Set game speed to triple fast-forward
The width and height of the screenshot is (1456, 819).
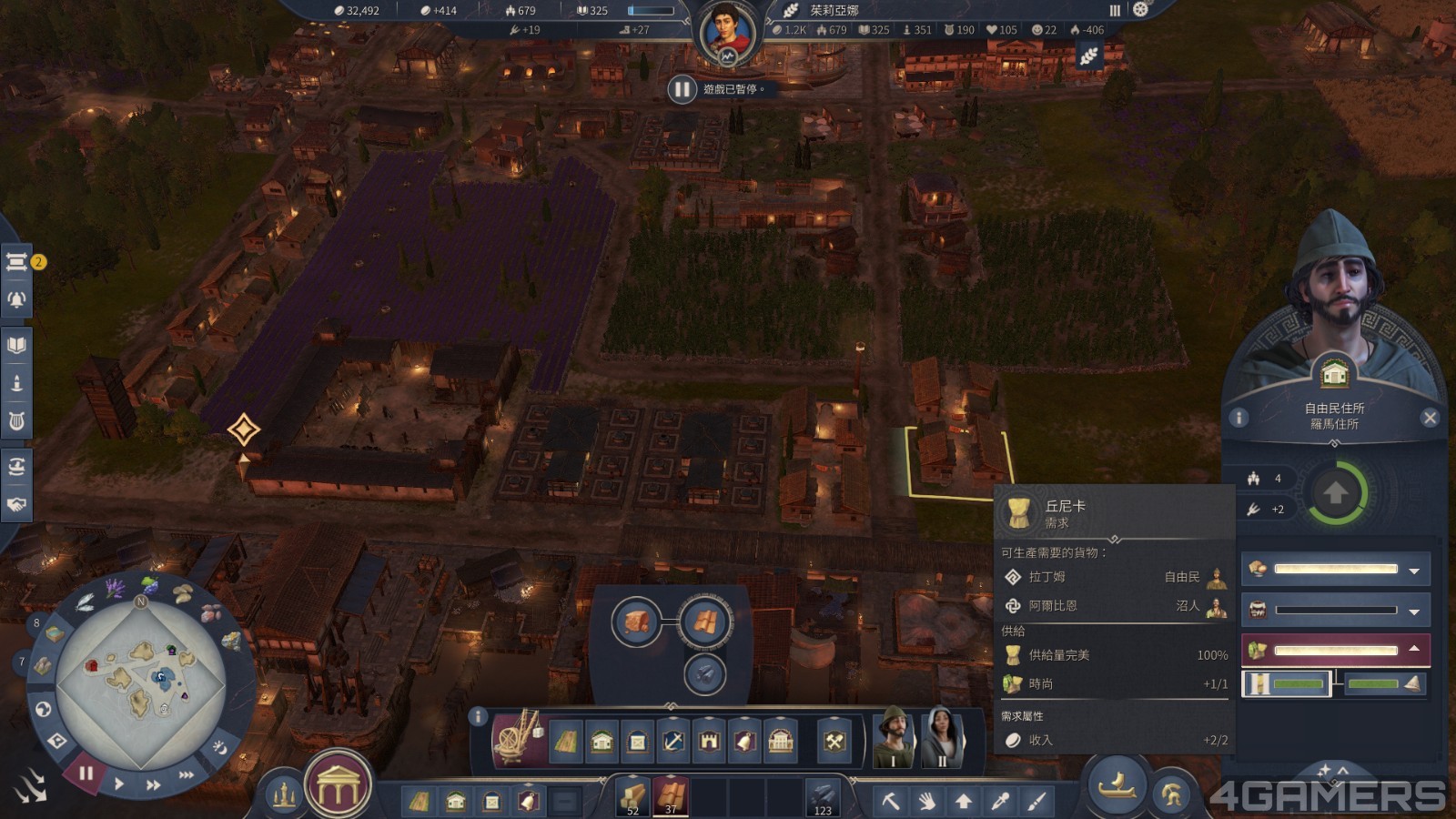186,774
